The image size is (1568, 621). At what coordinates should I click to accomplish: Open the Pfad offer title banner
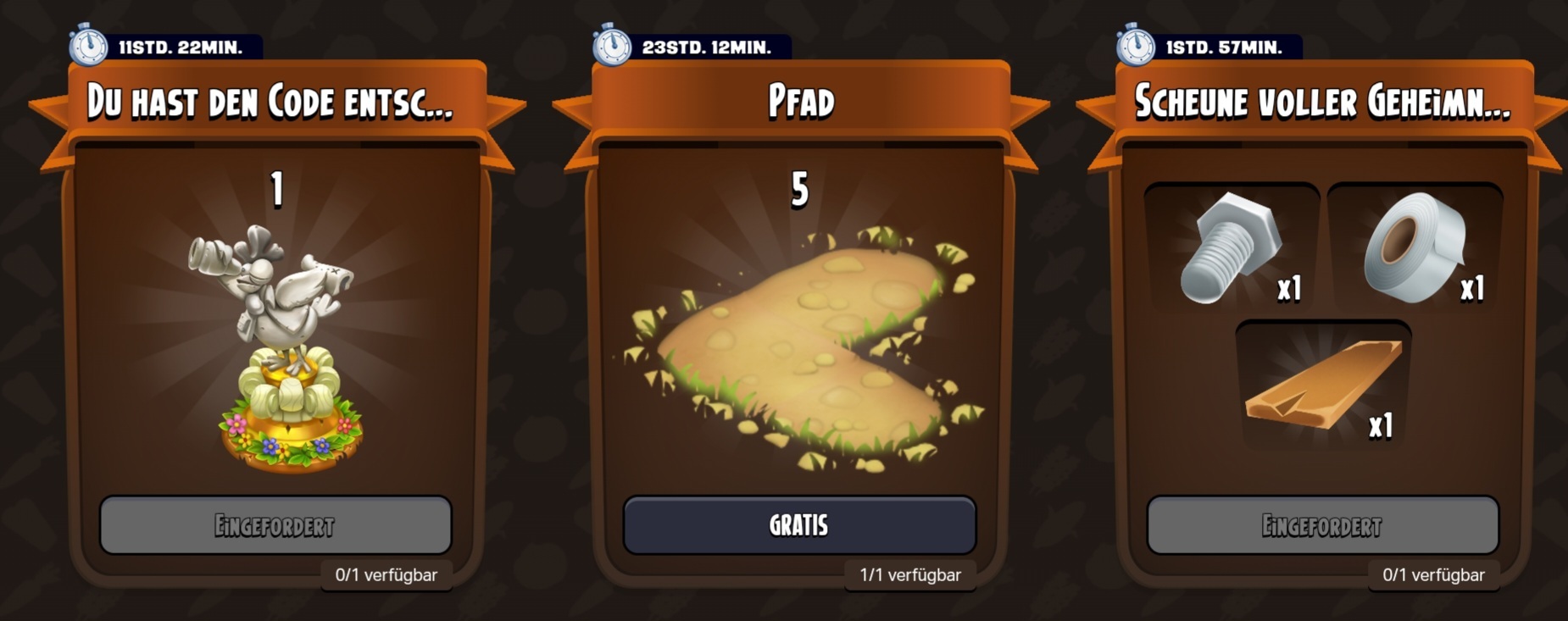[x=801, y=103]
